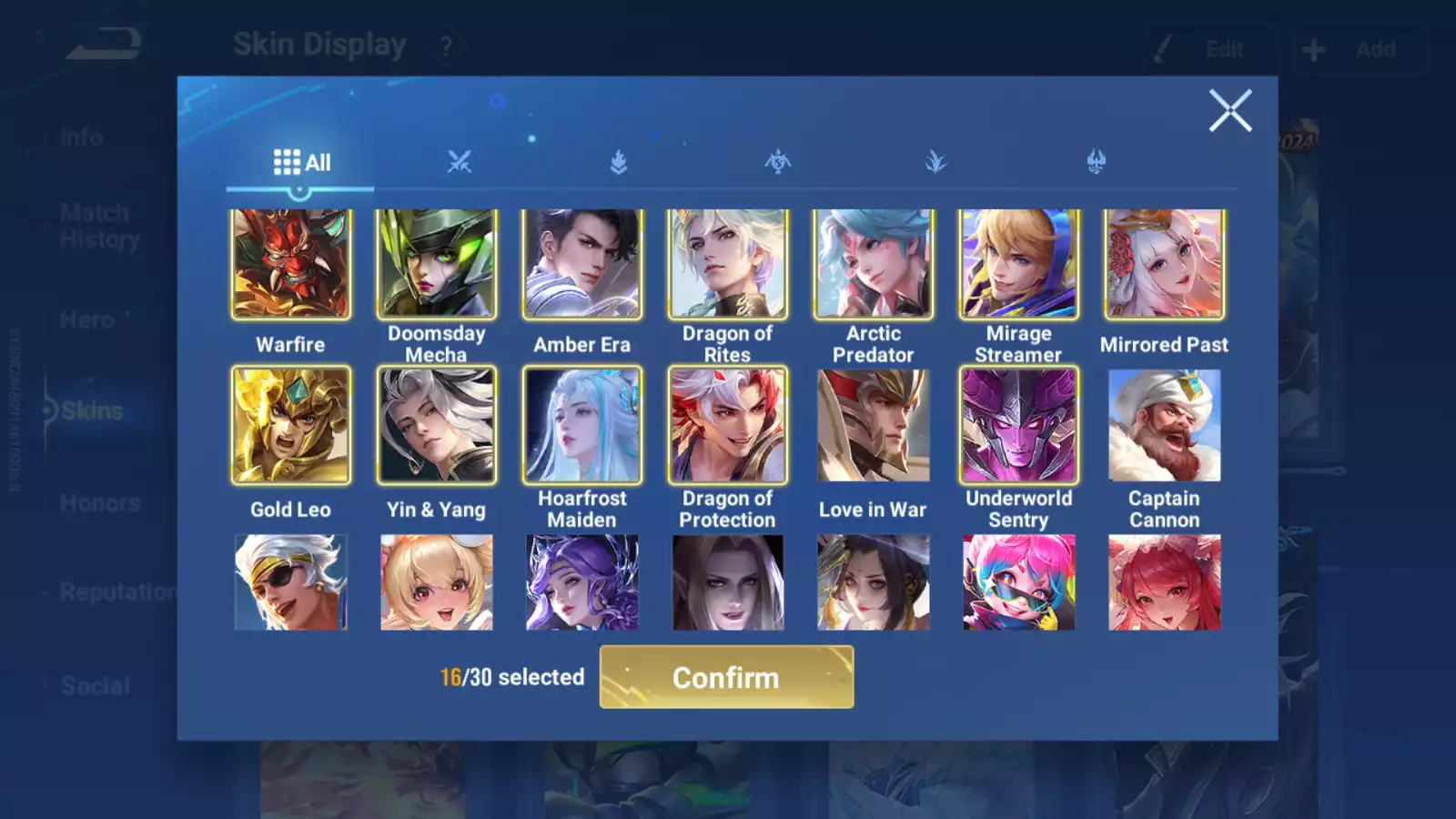Choose the Doomsday Mecha skin

coord(436,265)
